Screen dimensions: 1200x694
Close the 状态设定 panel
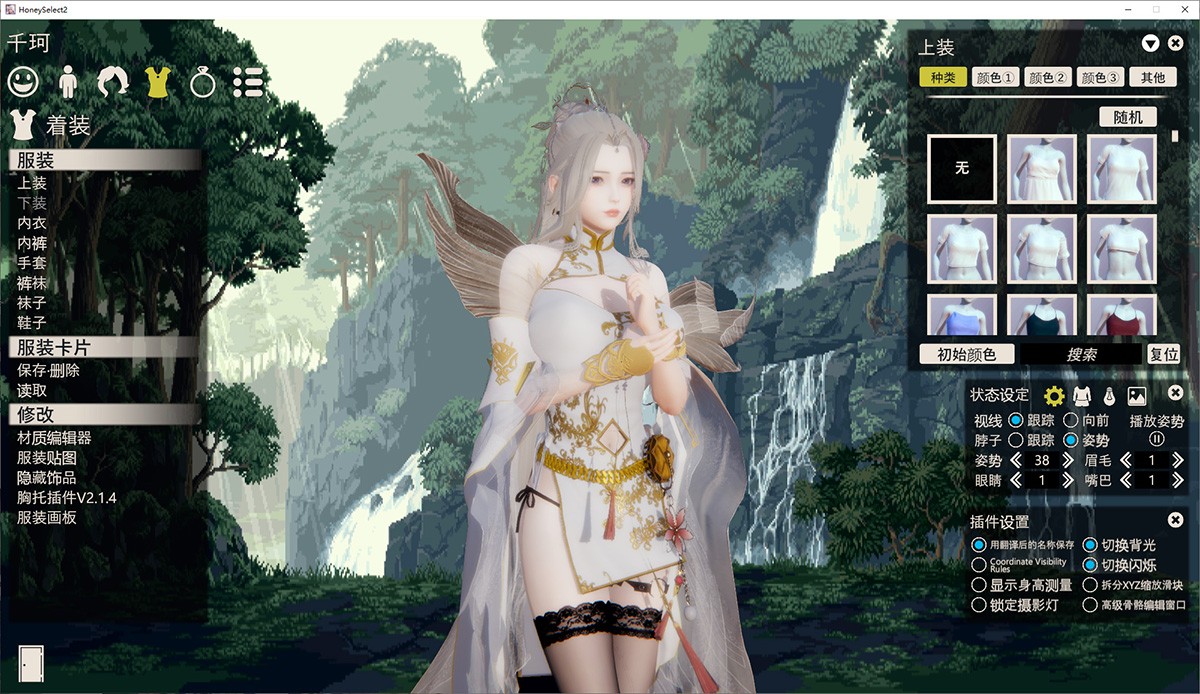[1176, 394]
